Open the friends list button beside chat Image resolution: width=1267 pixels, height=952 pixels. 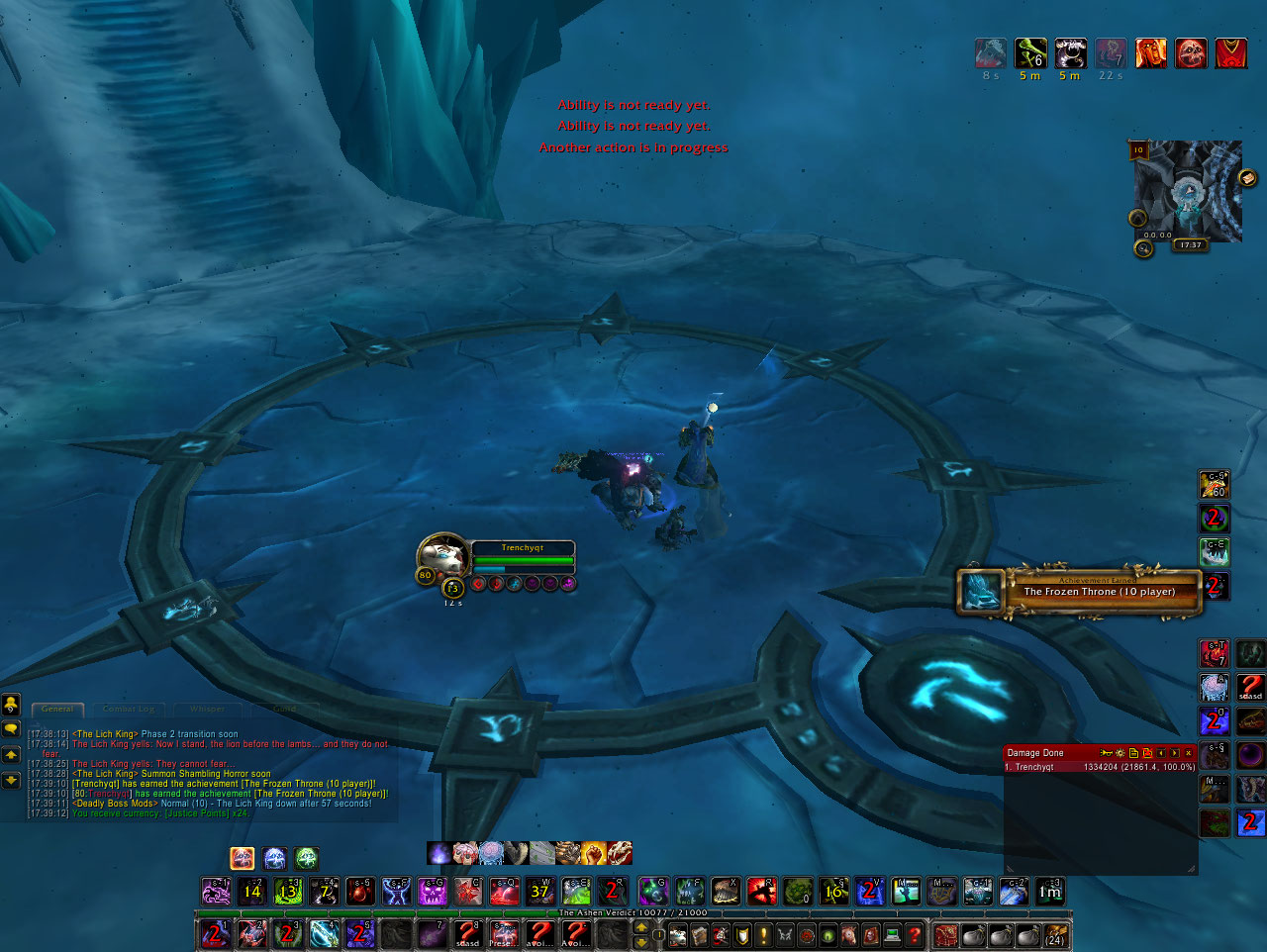[11, 704]
